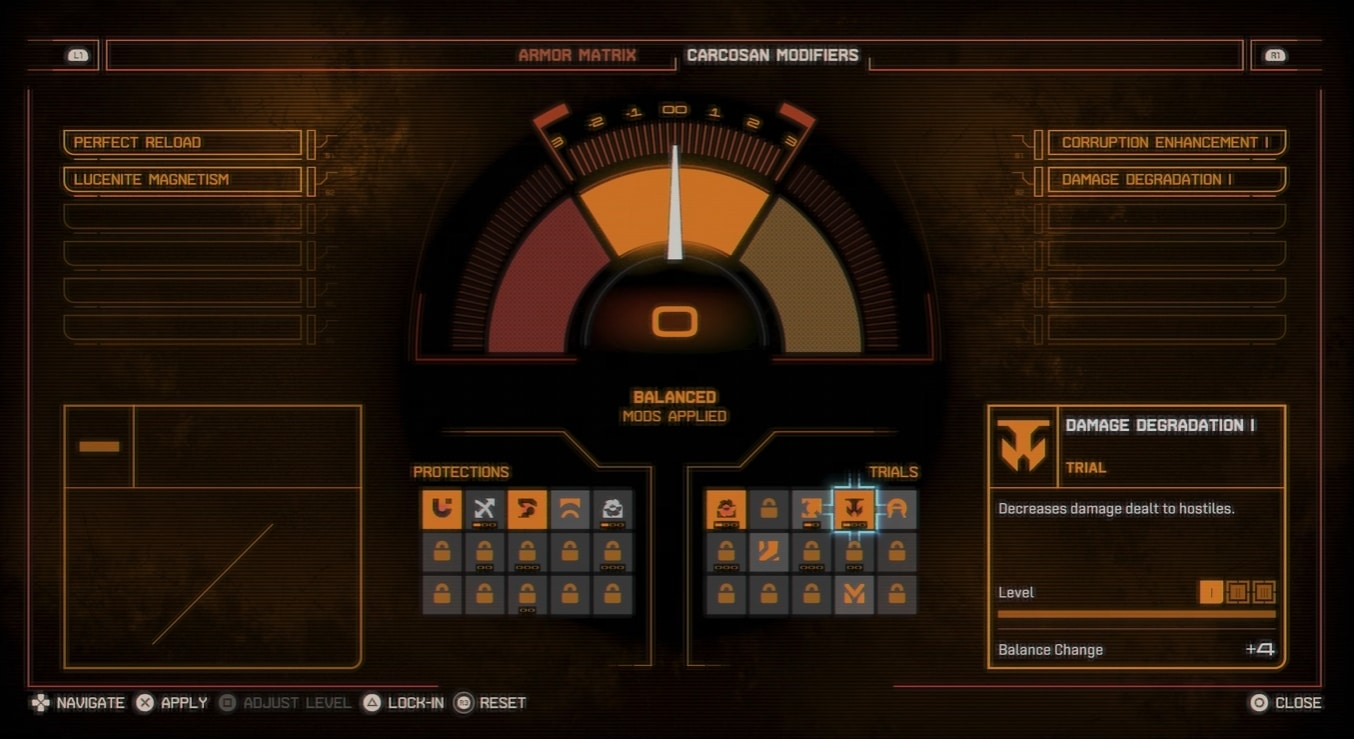Select the highlighted Damage Degradation trial tile
The width and height of the screenshot is (1354, 739).
pyautogui.click(x=854, y=509)
